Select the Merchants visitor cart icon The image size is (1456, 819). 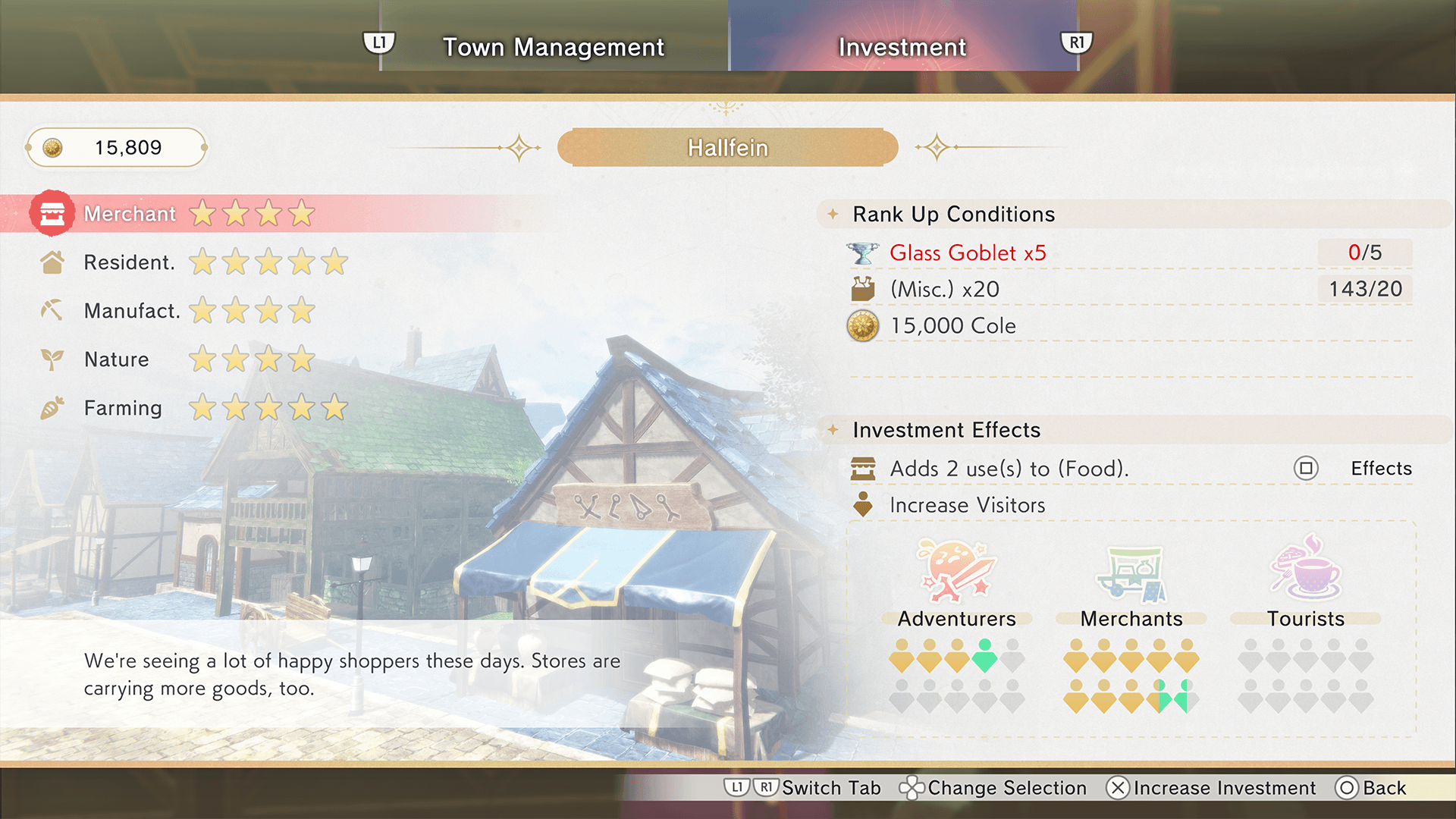click(x=1131, y=573)
